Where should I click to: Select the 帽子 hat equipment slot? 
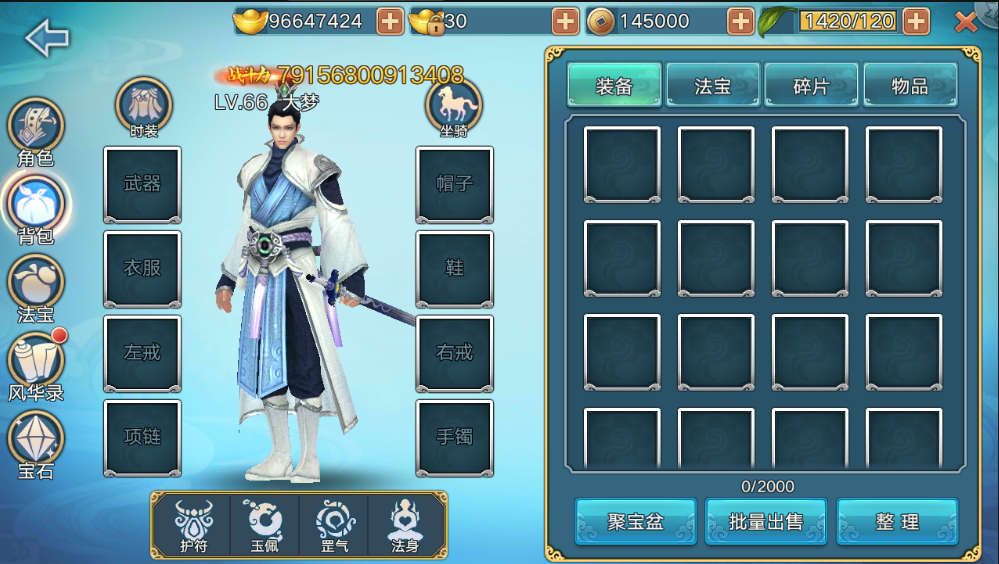(454, 185)
